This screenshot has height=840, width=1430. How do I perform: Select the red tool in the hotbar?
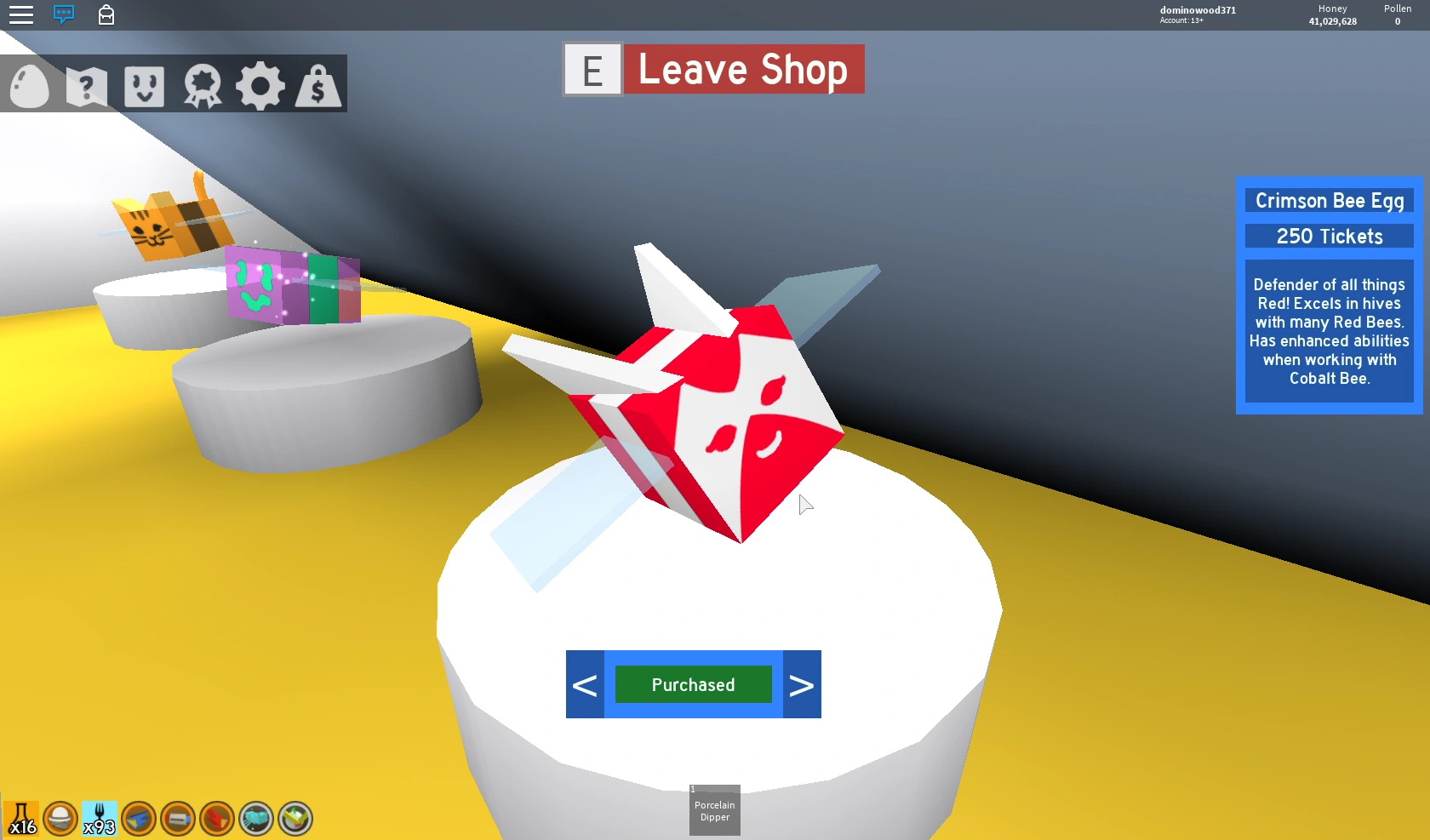[x=215, y=819]
